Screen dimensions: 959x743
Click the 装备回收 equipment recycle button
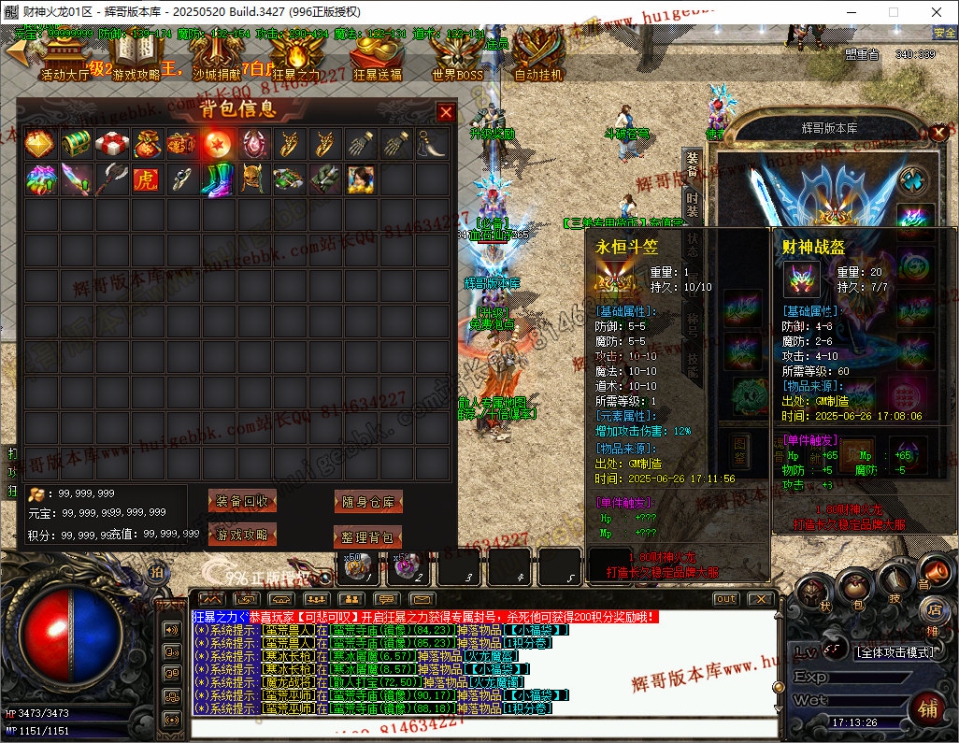[242, 501]
